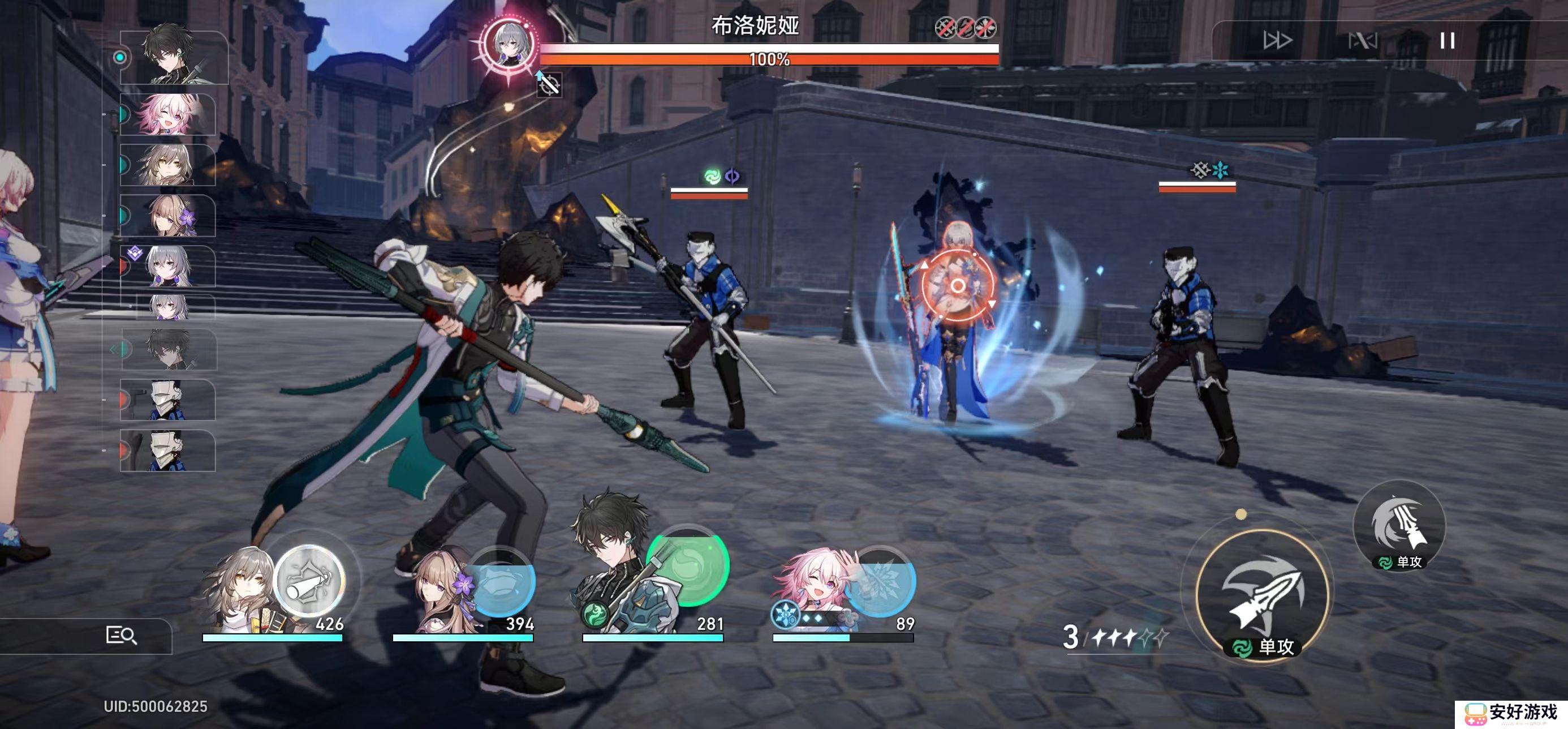Select the first masked guard turn order portrait

pyautogui.click(x=167, y=400)
